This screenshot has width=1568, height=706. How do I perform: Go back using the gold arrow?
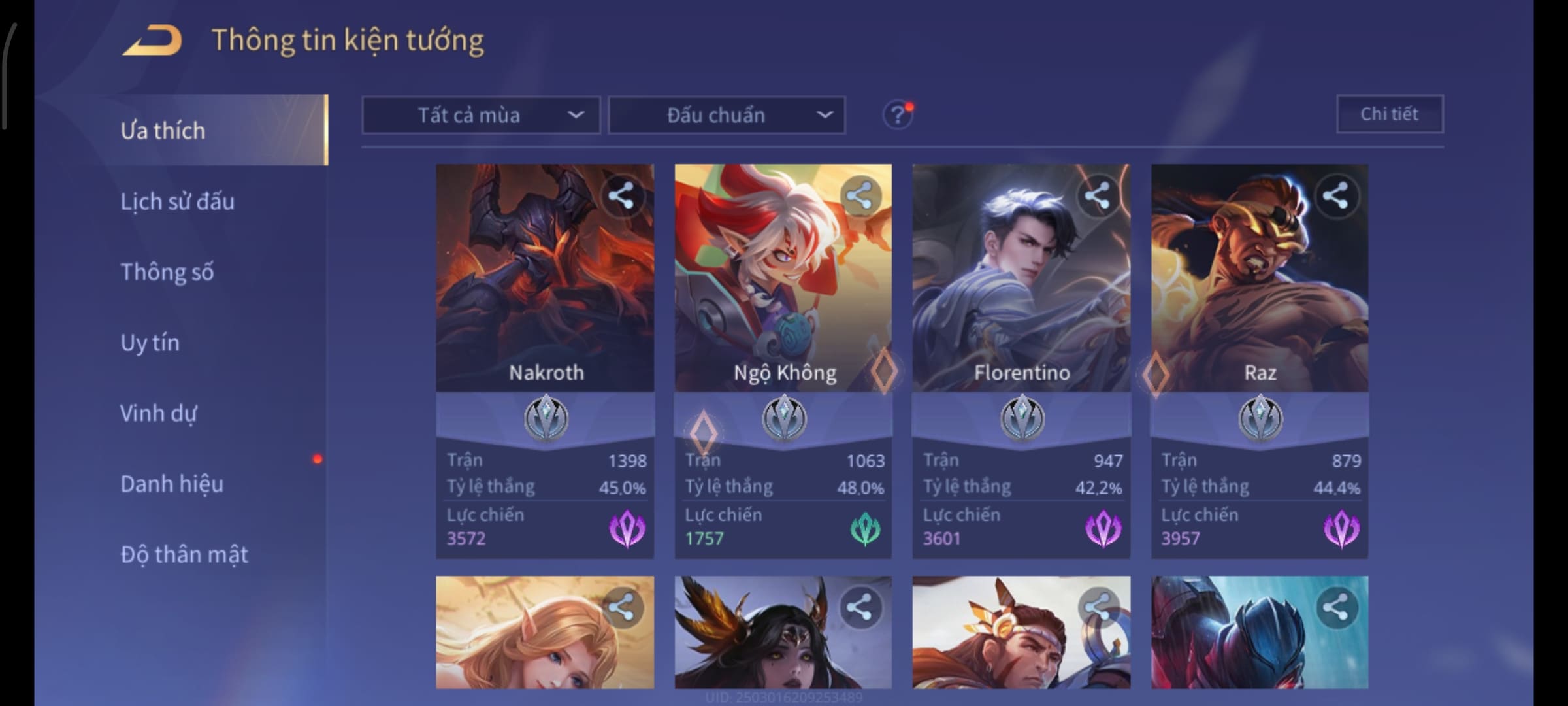[x=152, y=41]
